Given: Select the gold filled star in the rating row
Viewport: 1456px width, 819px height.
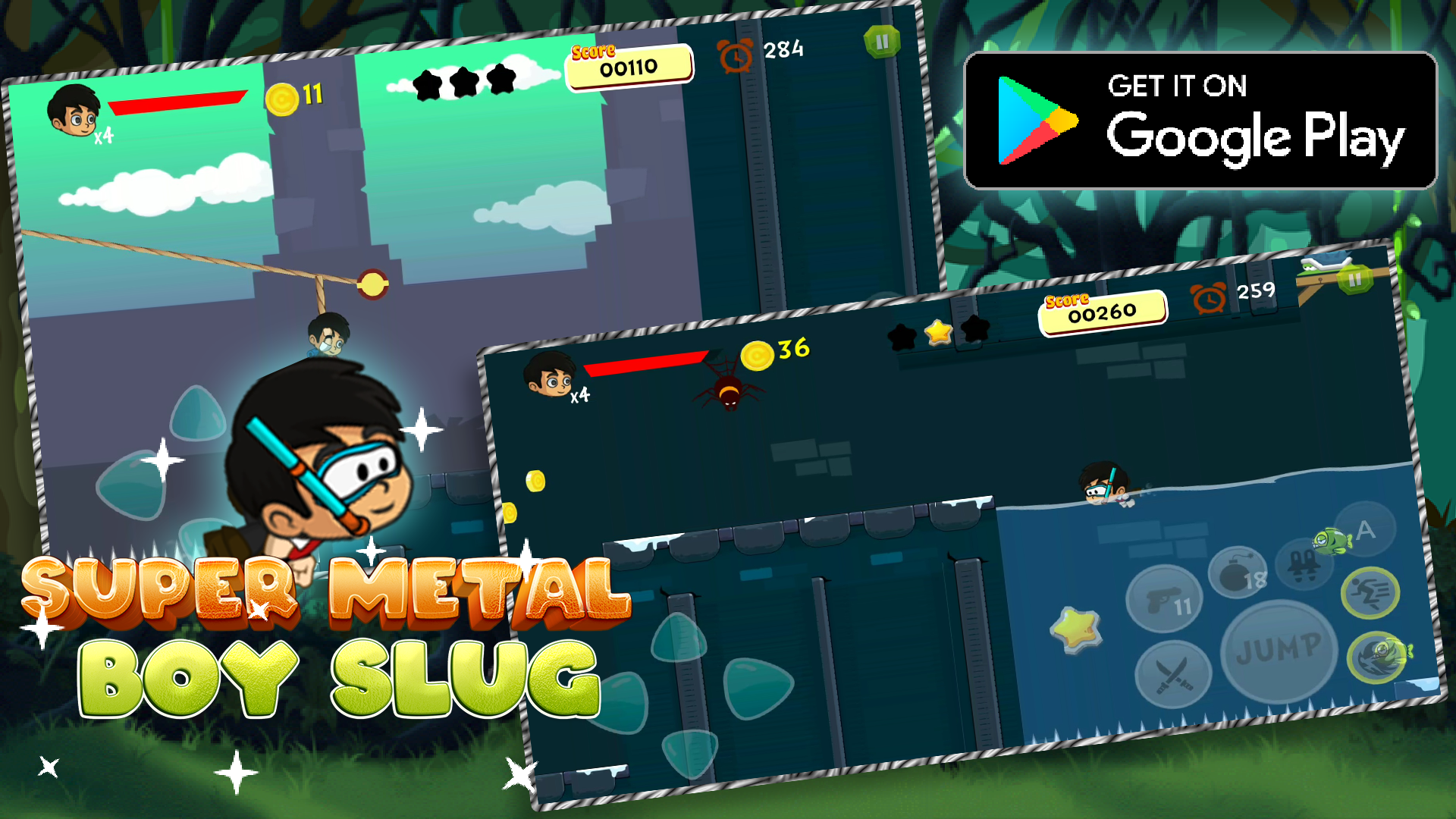Looking at the screenshot, I should pos(937,331).
